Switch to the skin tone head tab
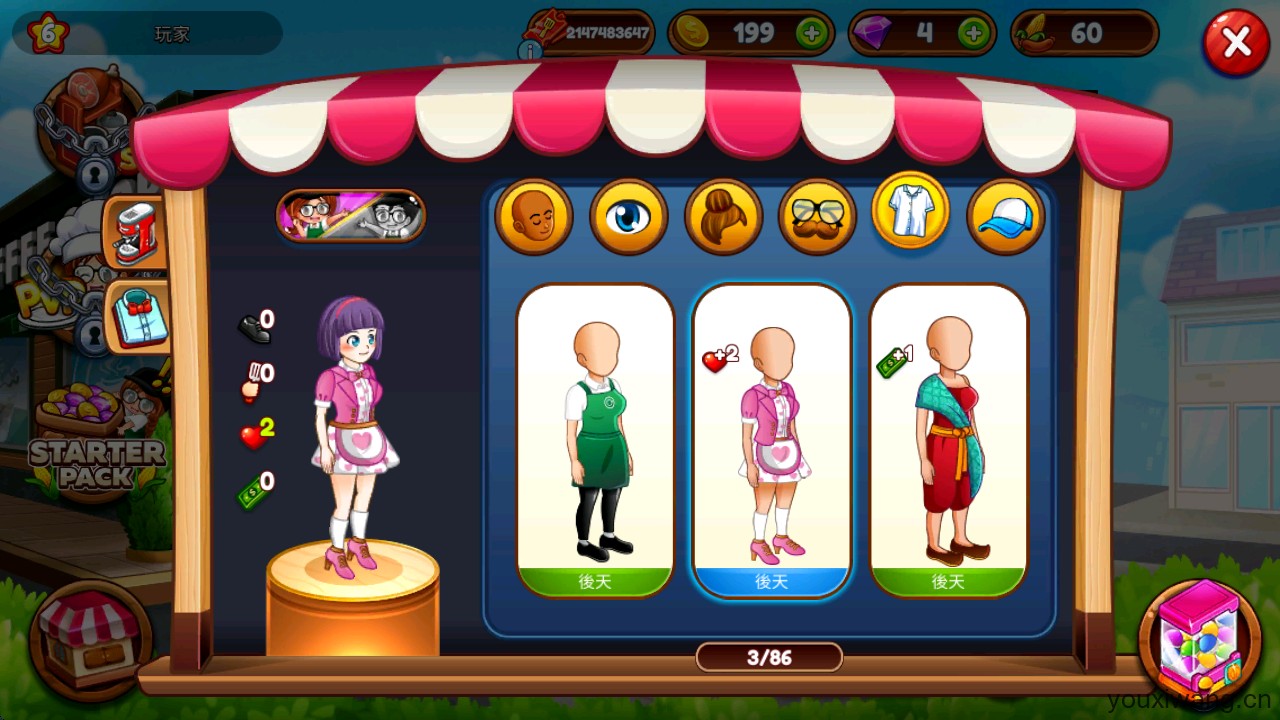 [533, 216]
